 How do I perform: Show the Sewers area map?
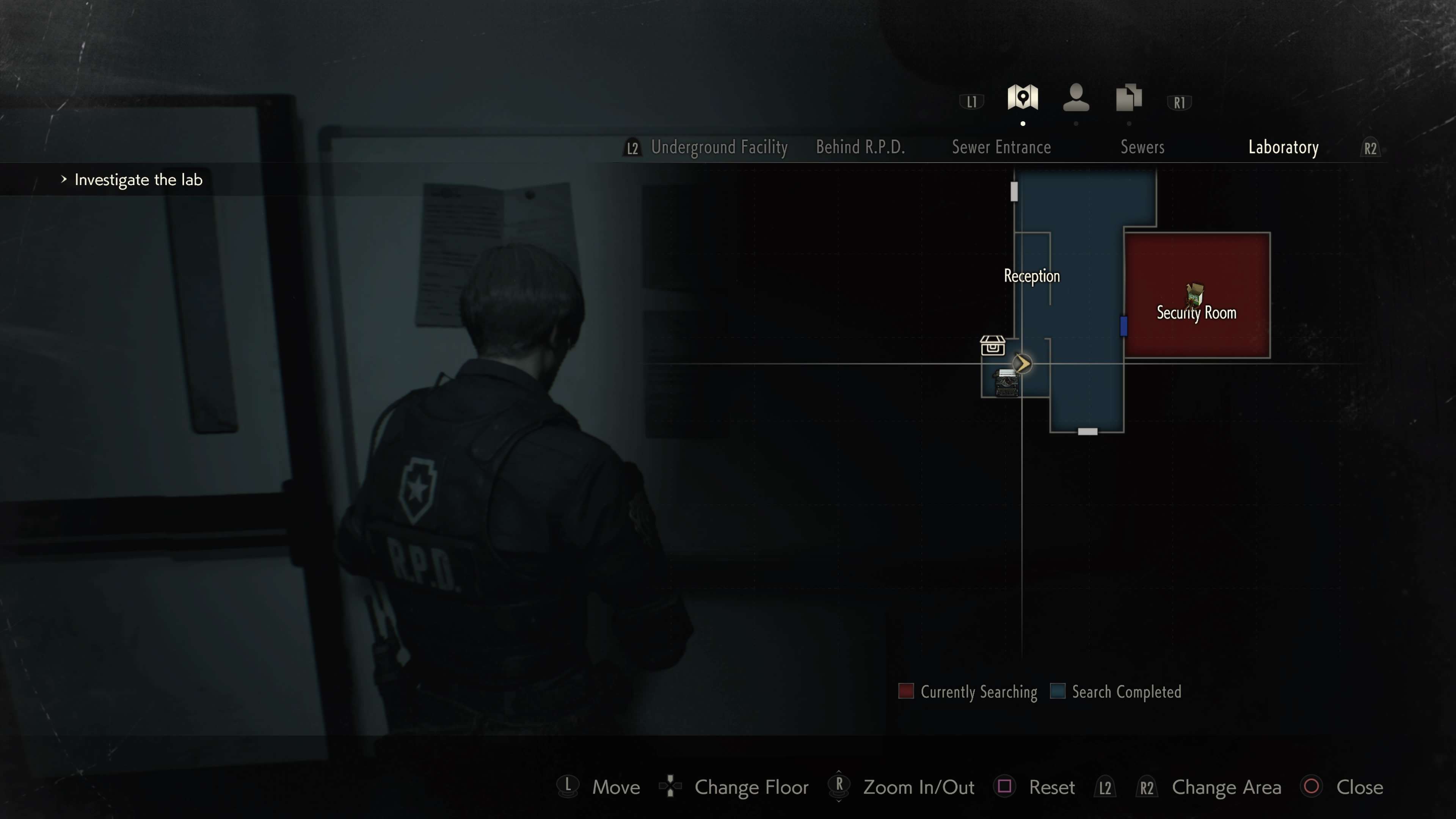point(1142,147)
